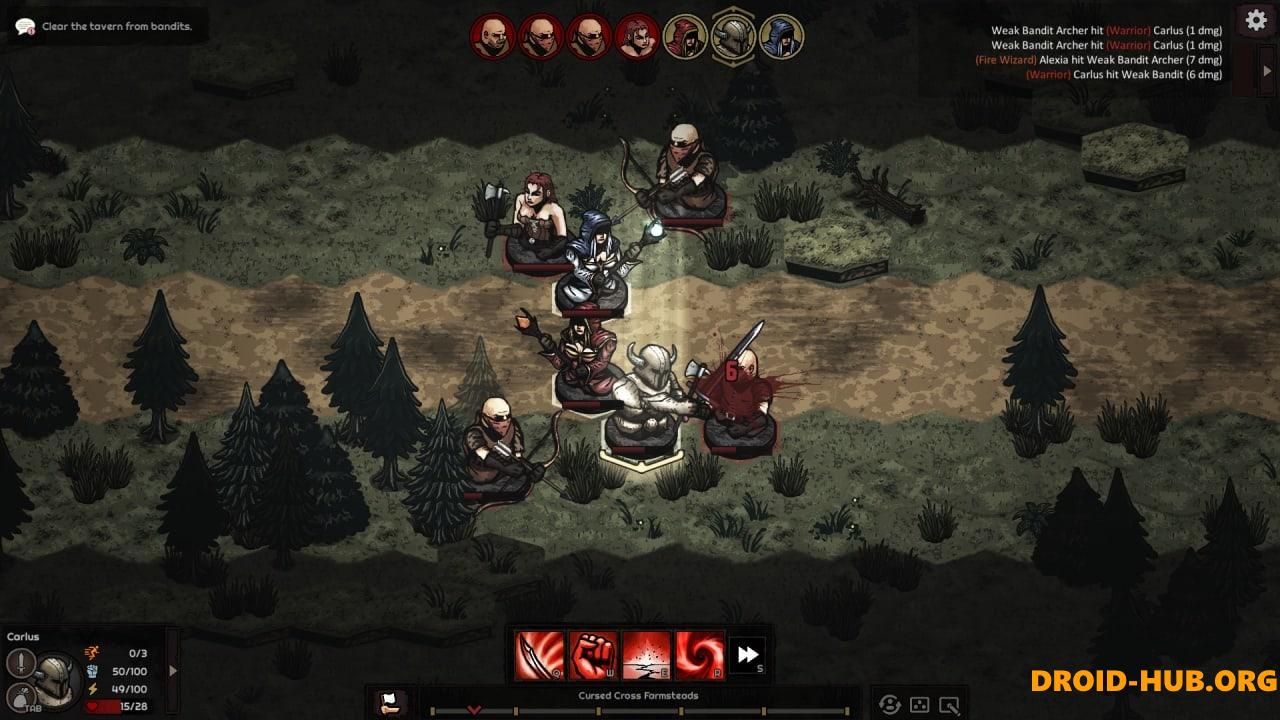Select the red-haired bandit woman turn portrait
Viewport: 1280px width, 720px height.
click(x=637, y=37)
